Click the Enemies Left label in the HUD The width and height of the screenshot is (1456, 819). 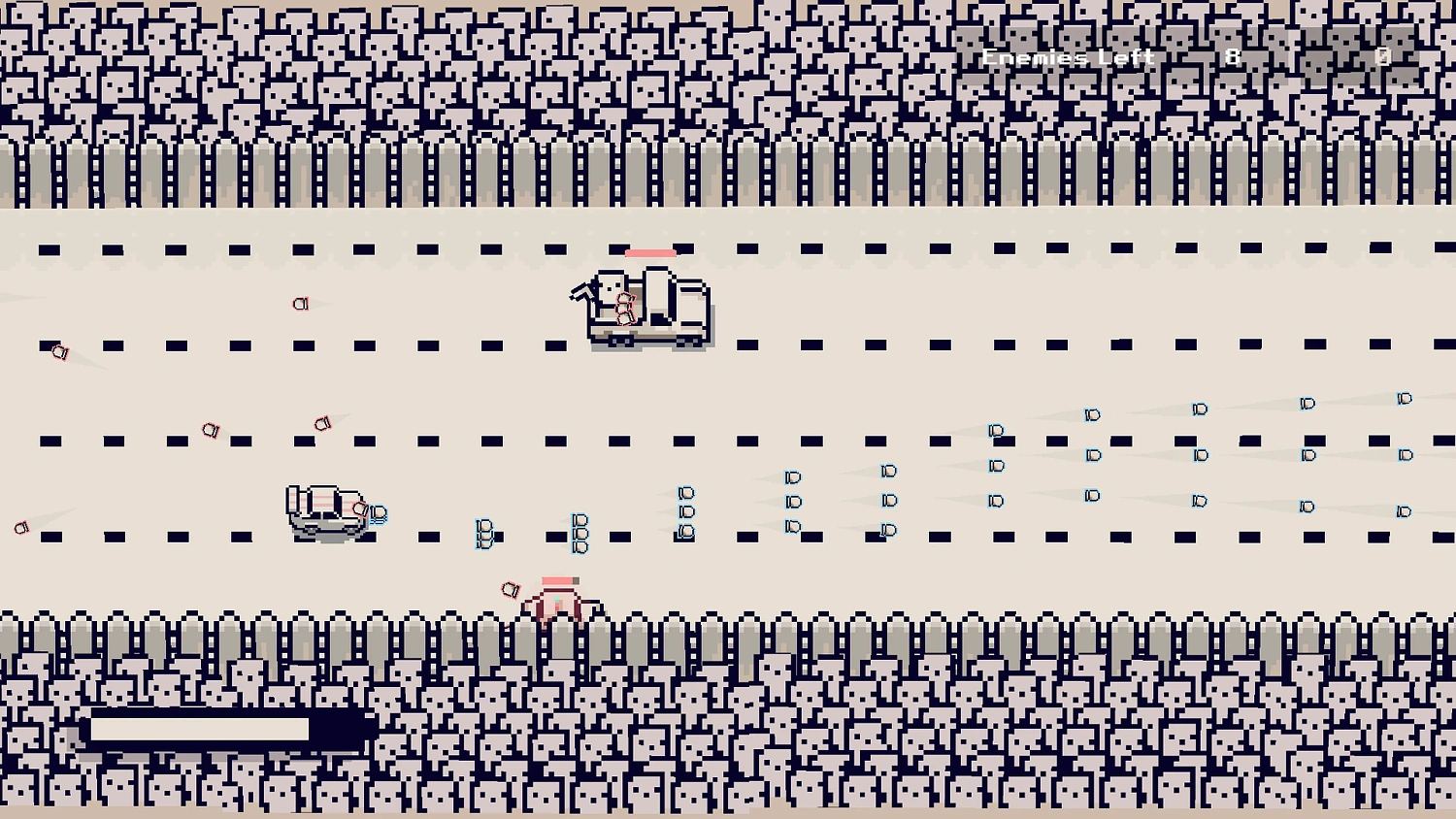[1066, 57]
